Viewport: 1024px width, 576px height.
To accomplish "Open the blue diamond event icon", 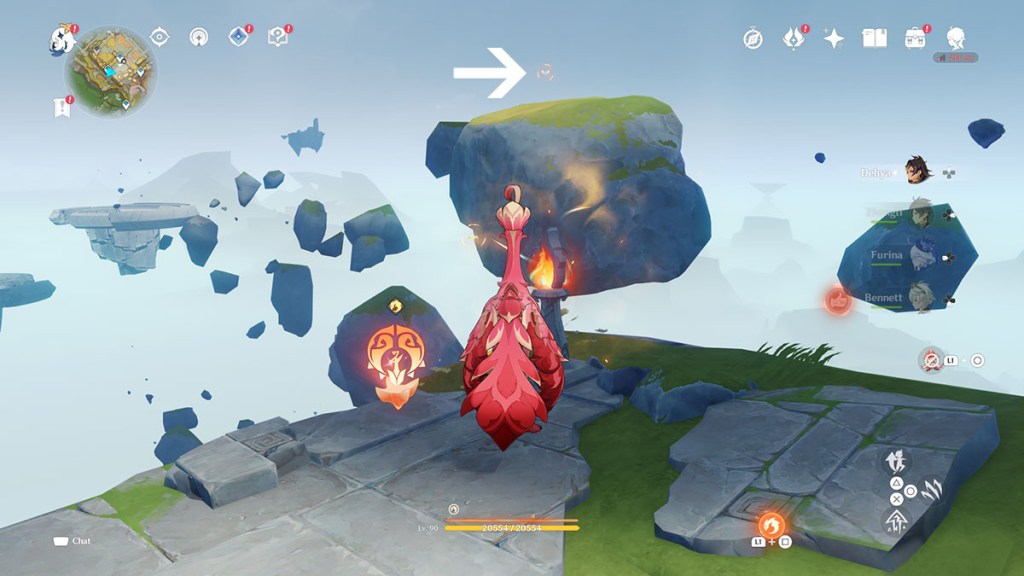I will 238,38.
